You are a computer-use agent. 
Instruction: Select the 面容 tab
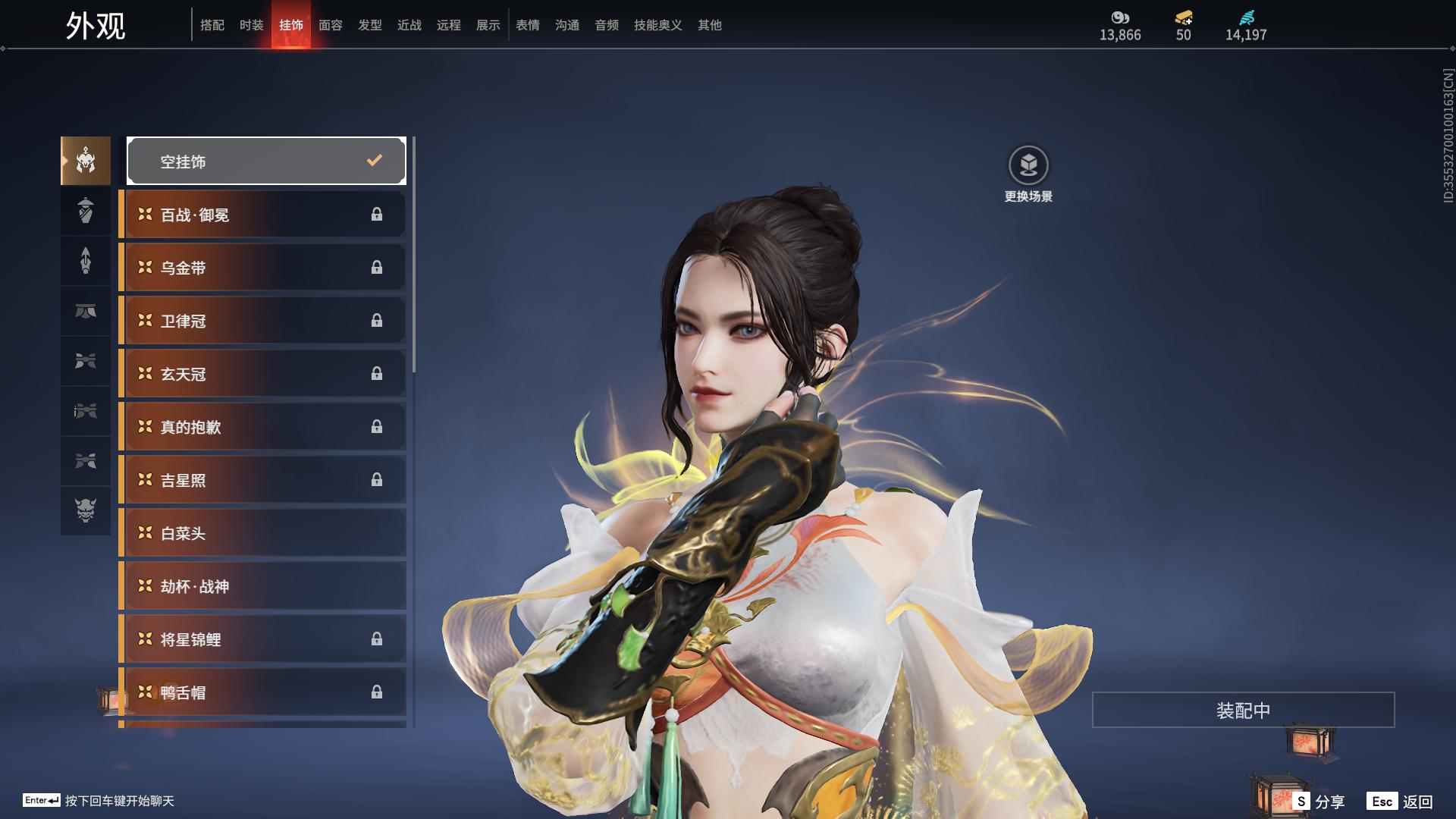point(330,25)
